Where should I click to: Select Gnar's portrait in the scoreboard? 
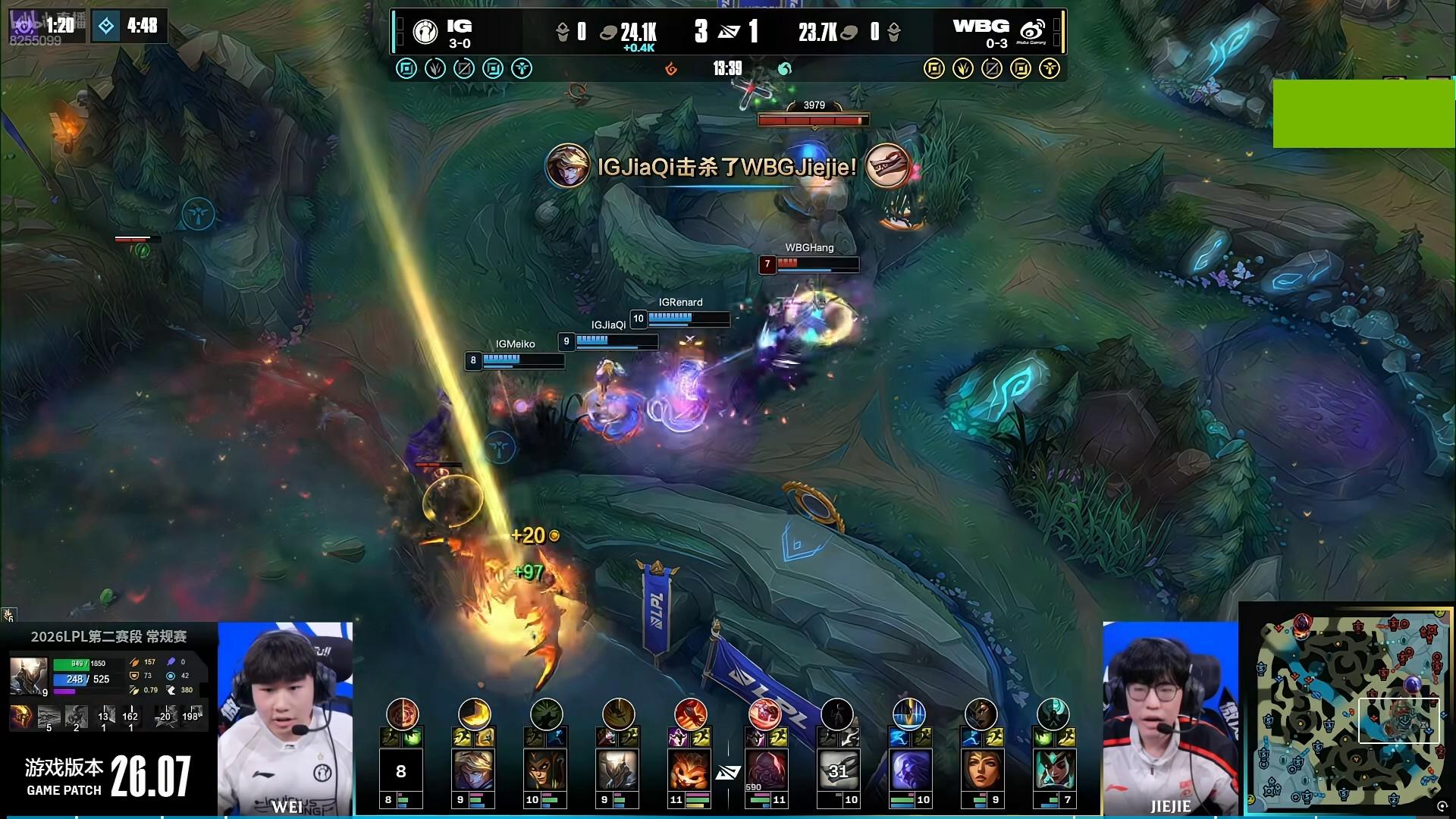pyautogui.click(x=689, y=769)
